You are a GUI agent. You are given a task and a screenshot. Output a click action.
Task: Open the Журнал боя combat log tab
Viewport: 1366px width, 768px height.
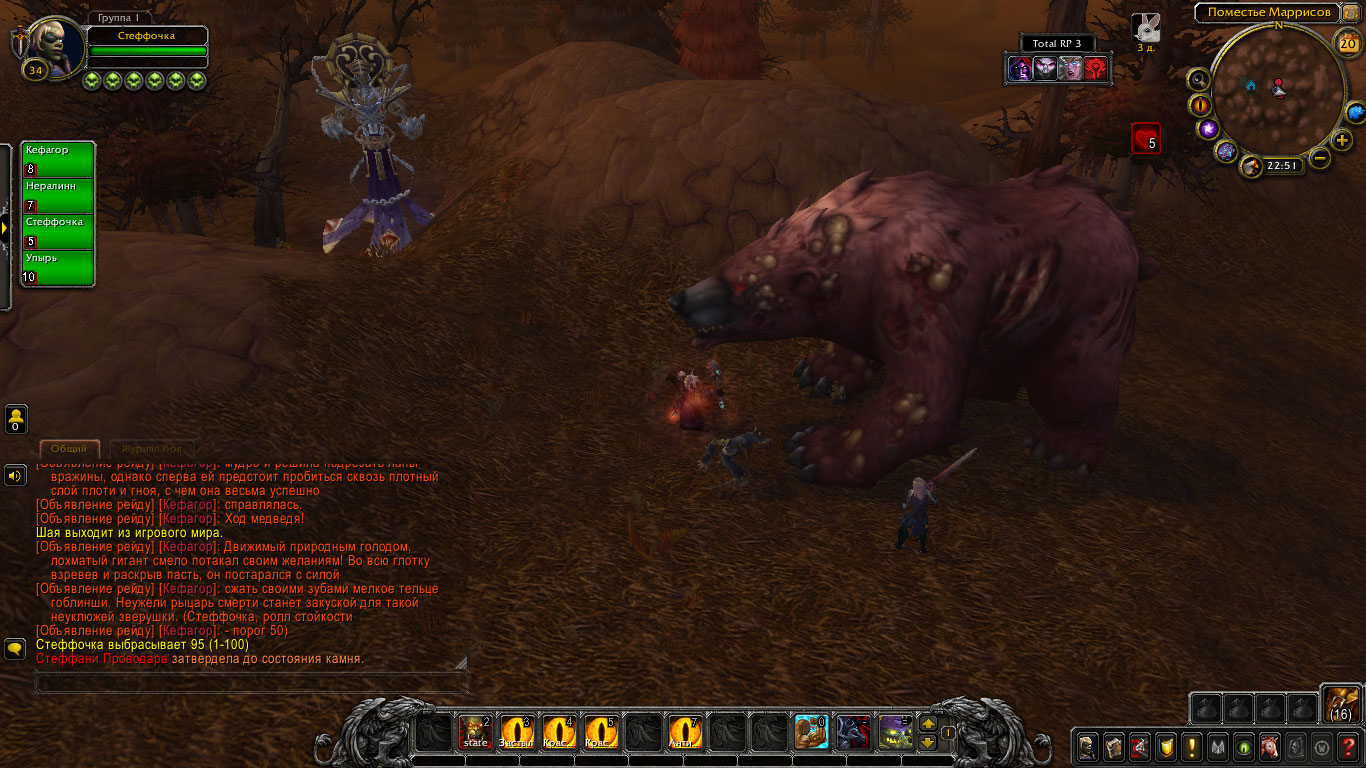coord(150,449)
